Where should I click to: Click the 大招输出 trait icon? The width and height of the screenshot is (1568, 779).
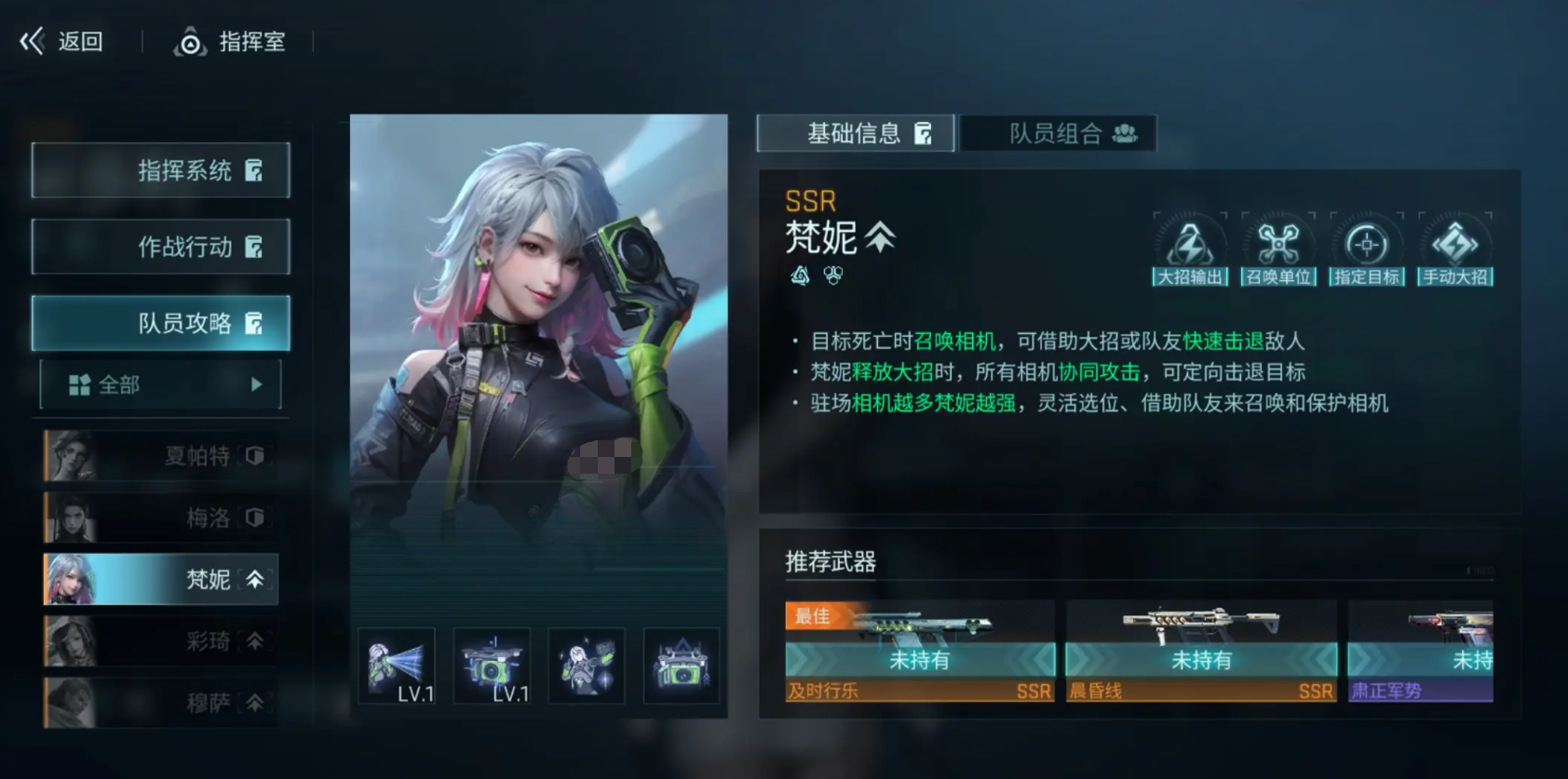pyautogui.click(x=1190, y=249)
